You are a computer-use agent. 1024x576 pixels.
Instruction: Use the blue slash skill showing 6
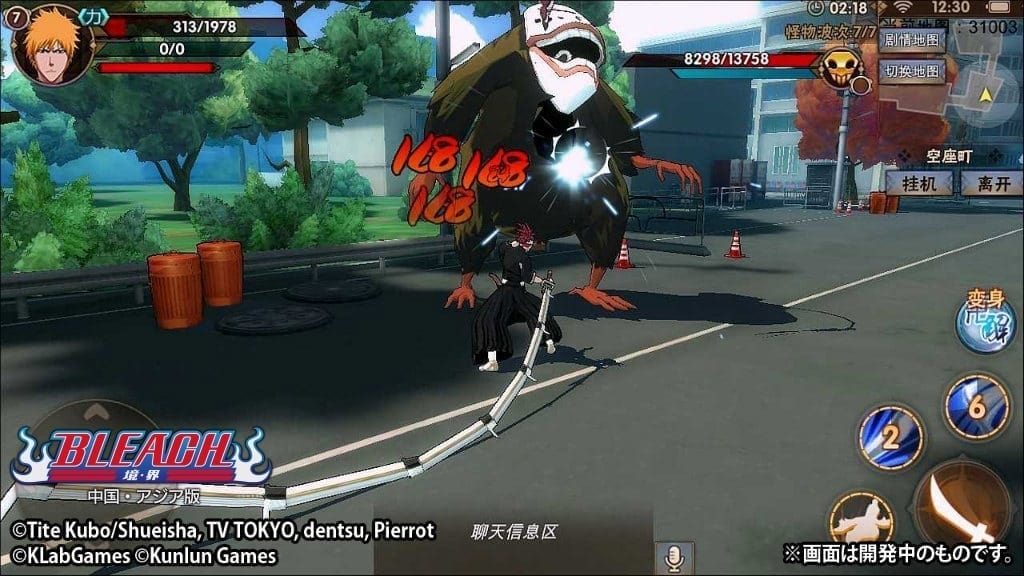coord(976,405)
